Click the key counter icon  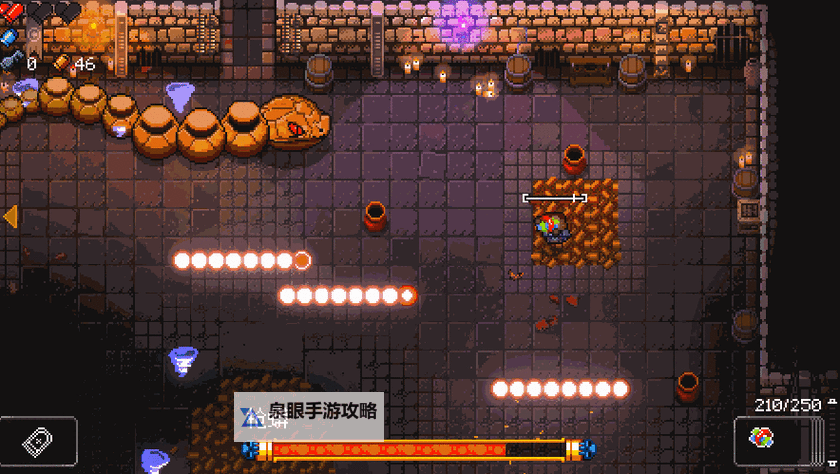click(9, 63)
